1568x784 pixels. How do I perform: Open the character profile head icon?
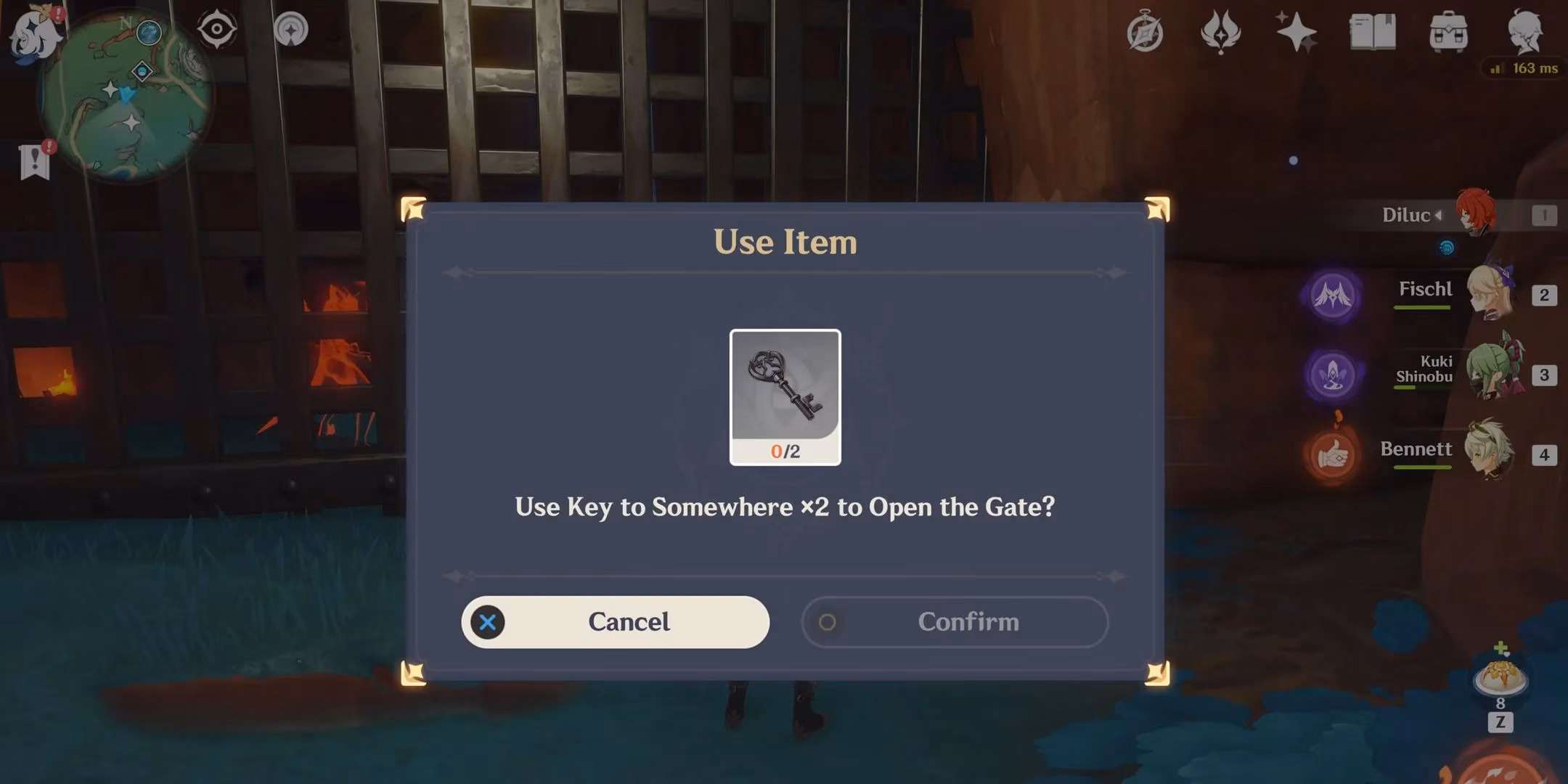[1524, 31]
